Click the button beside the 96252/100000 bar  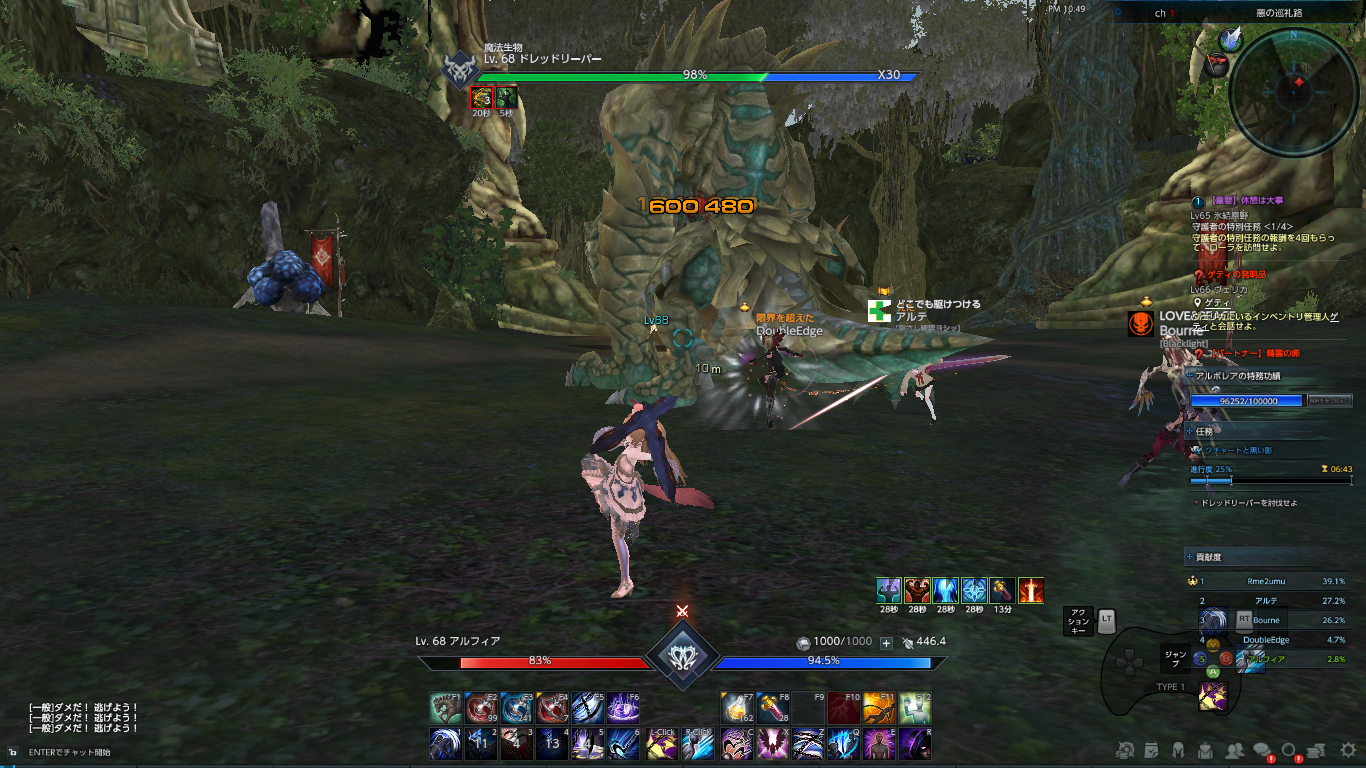pos(1330,401)
